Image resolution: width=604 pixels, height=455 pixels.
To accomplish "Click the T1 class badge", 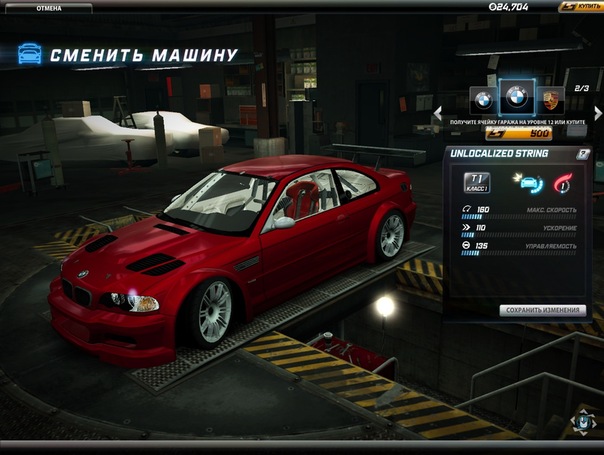I will [x=477, y=182].
